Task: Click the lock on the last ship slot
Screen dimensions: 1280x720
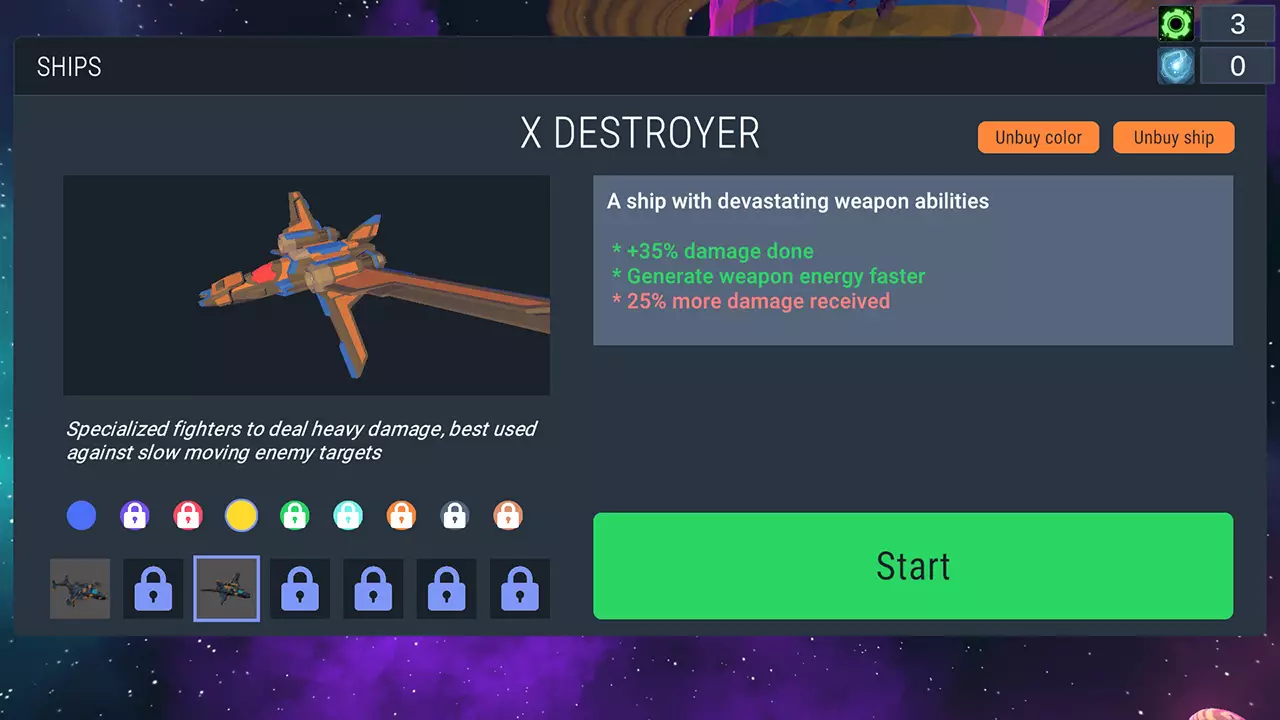Action: [520, 588]
